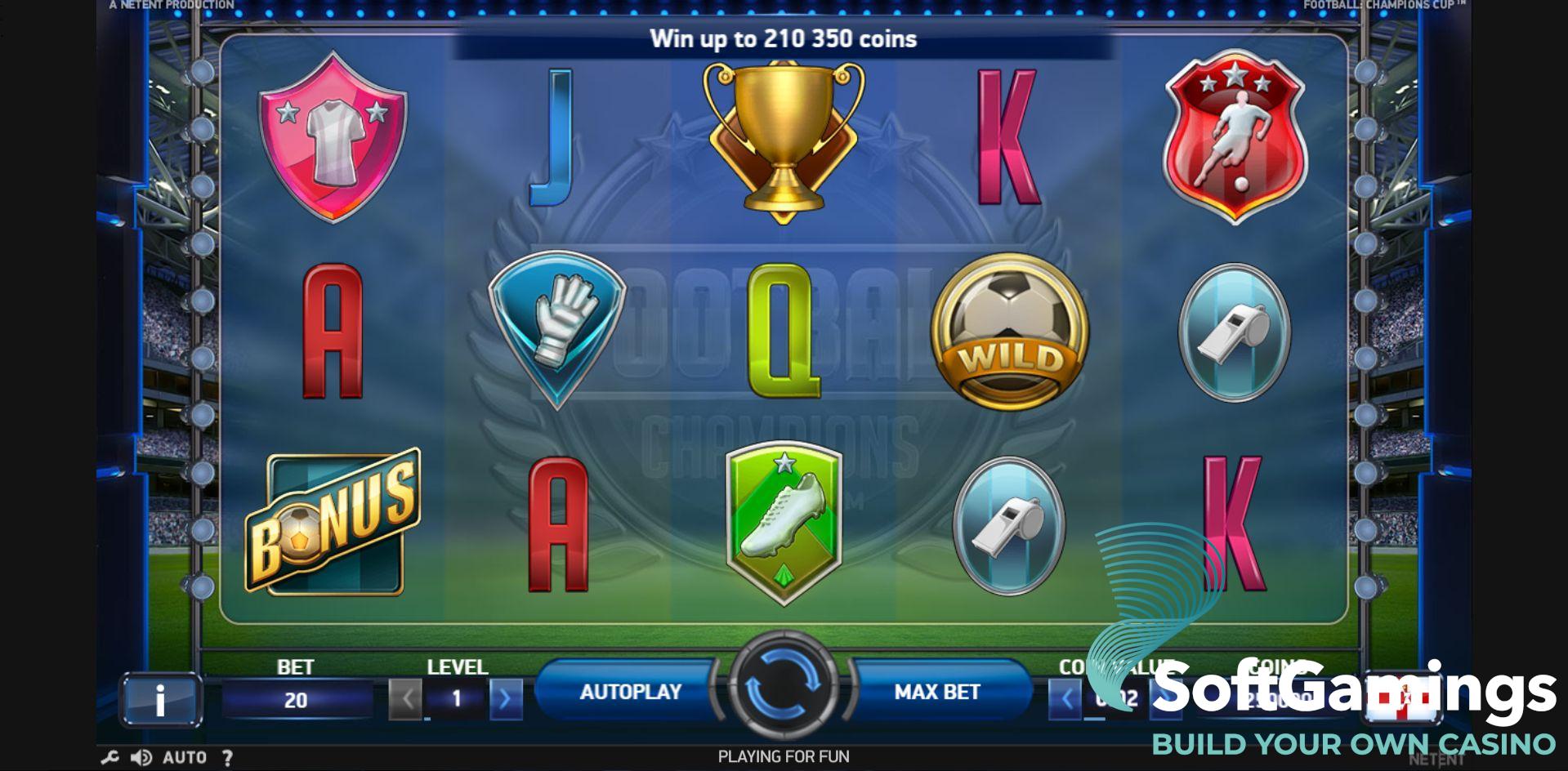Click the England flag team button

coord(1402,699)
